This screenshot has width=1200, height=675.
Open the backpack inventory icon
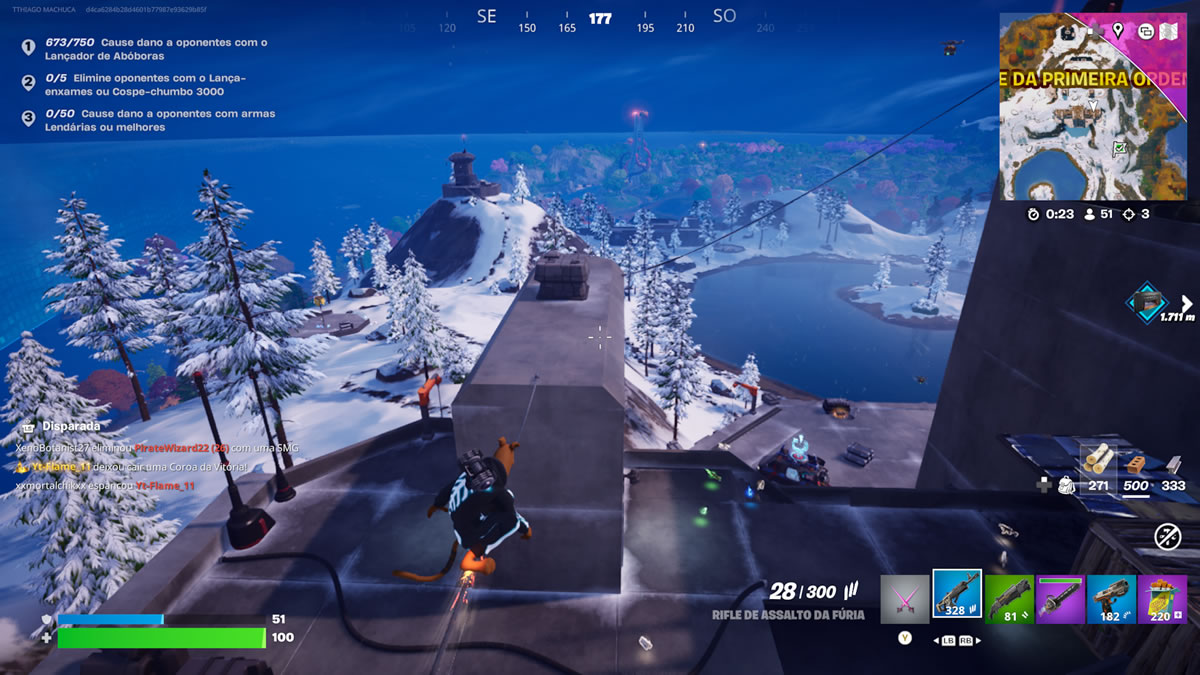(x=1067, y=485)
